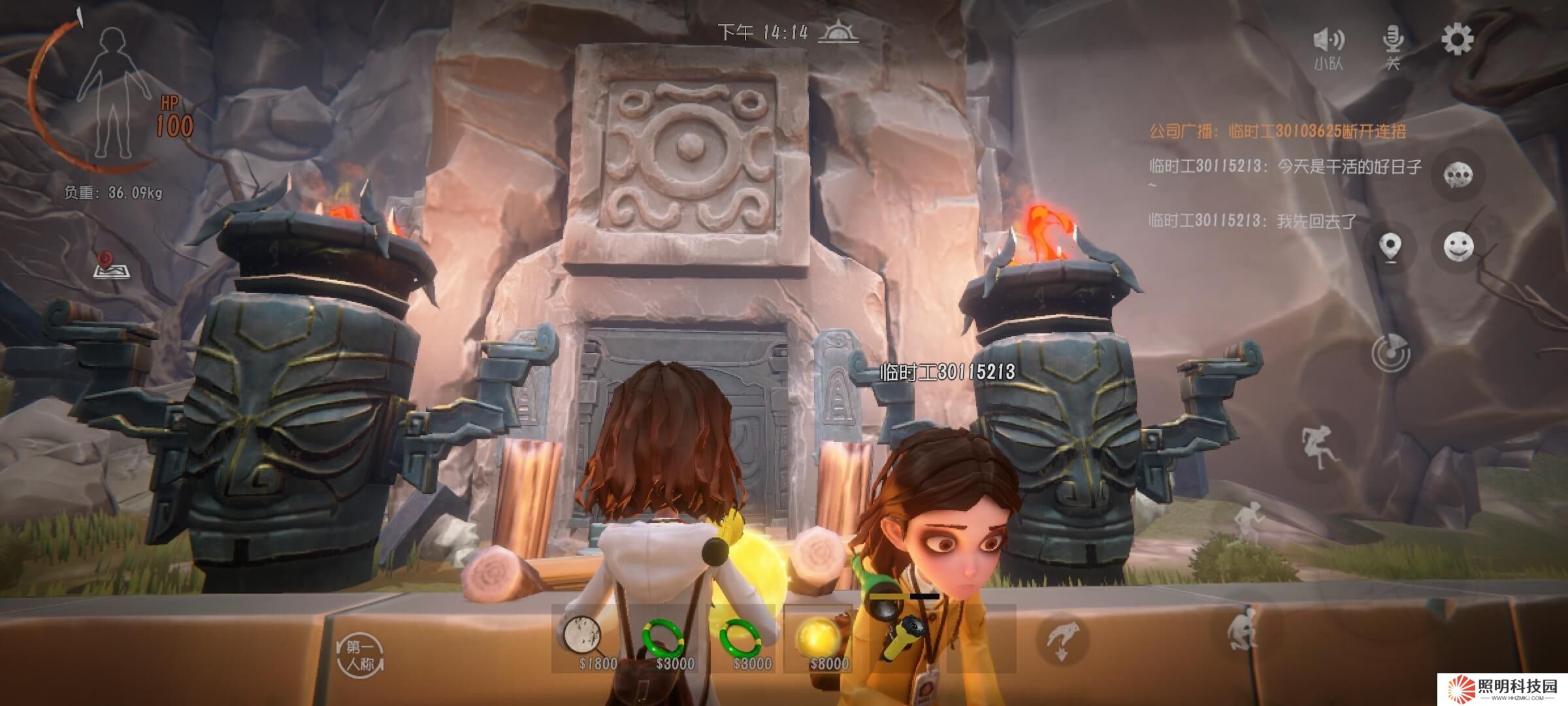The height and width of the screenshot is (706, 1568).
Task: Open the map icon under carry weight
Action: coord(111,266)
